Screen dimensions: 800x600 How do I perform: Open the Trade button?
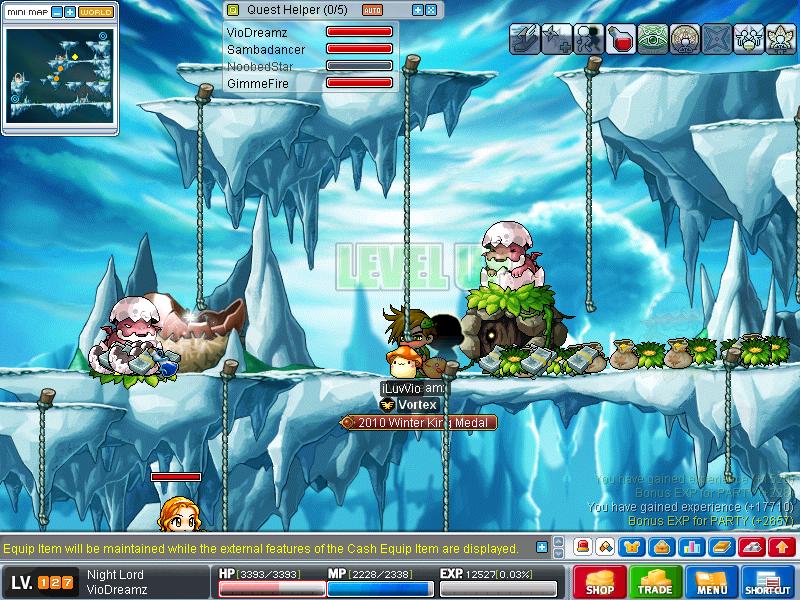click(655, 582)
